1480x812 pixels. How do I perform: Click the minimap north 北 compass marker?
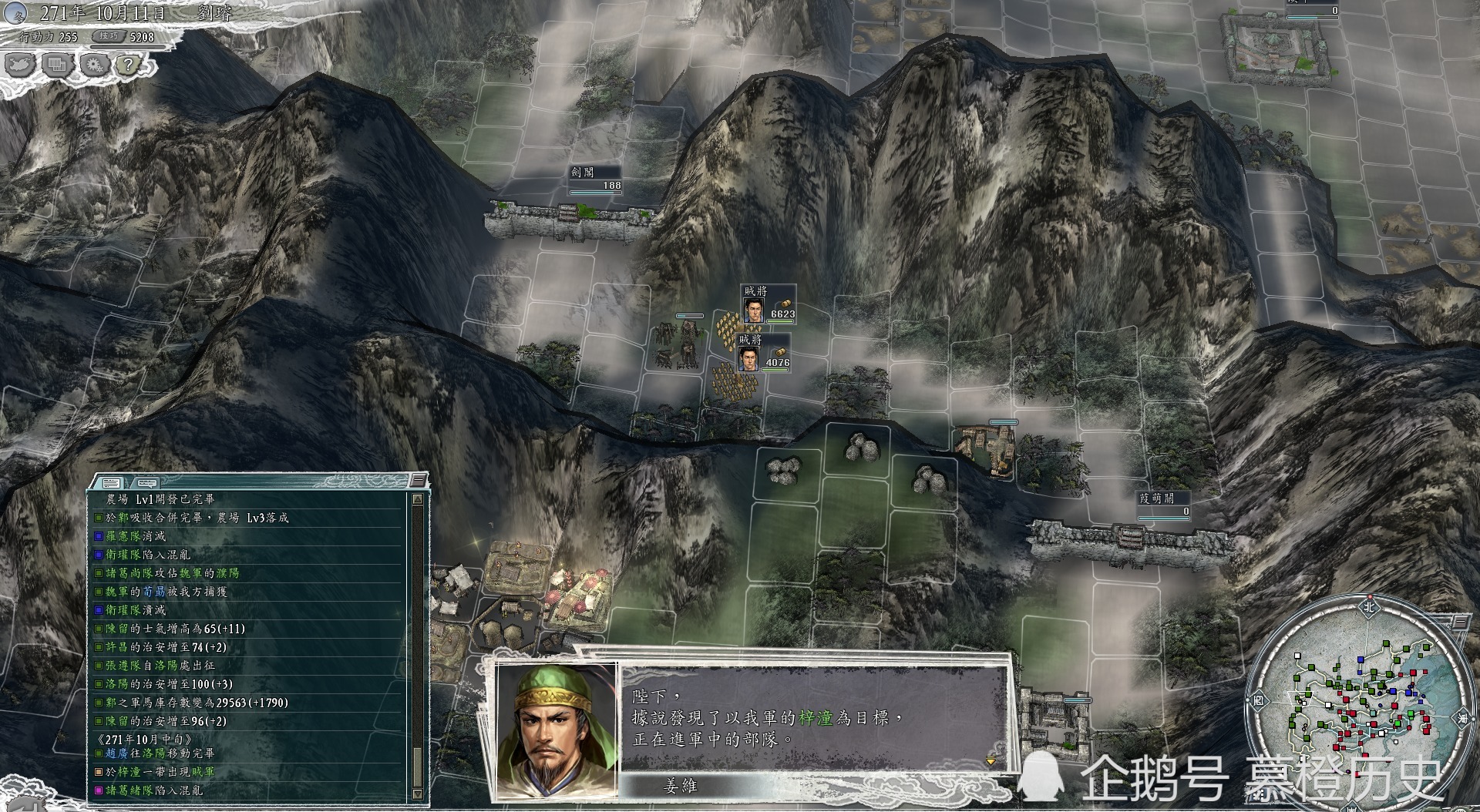click(x=1368, y=606)
